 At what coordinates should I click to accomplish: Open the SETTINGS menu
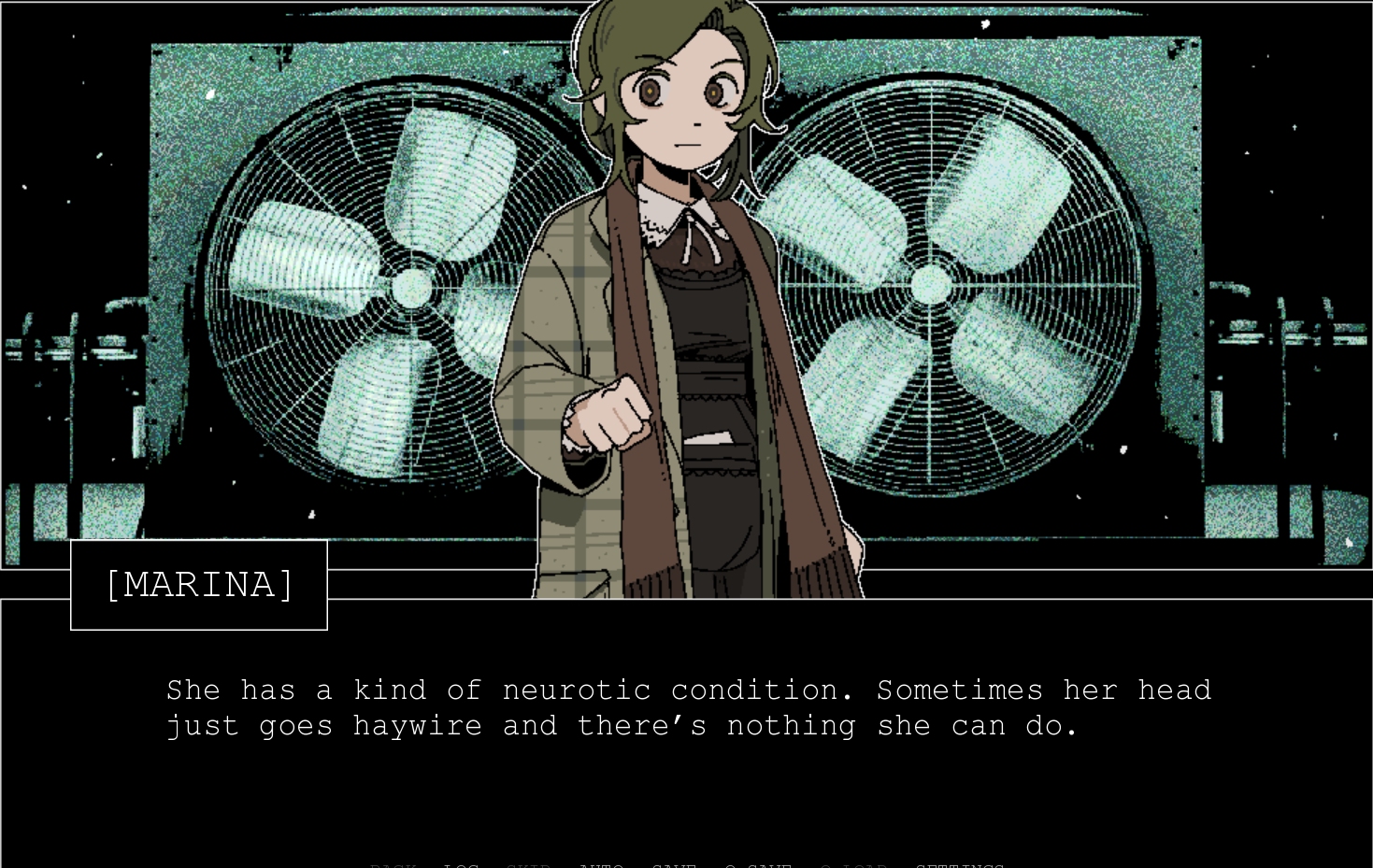click(960, 864)
